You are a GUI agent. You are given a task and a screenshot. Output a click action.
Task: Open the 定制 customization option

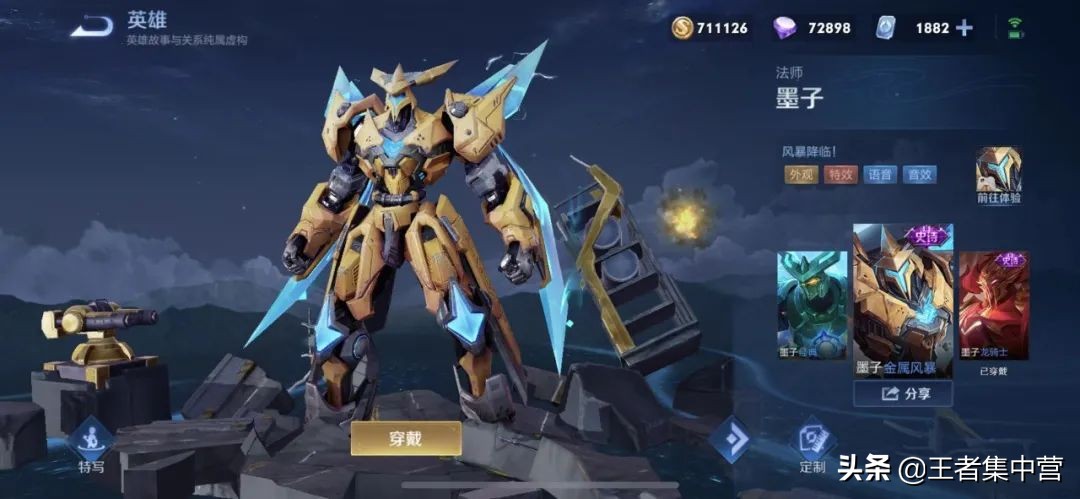[x=813, y=444]
